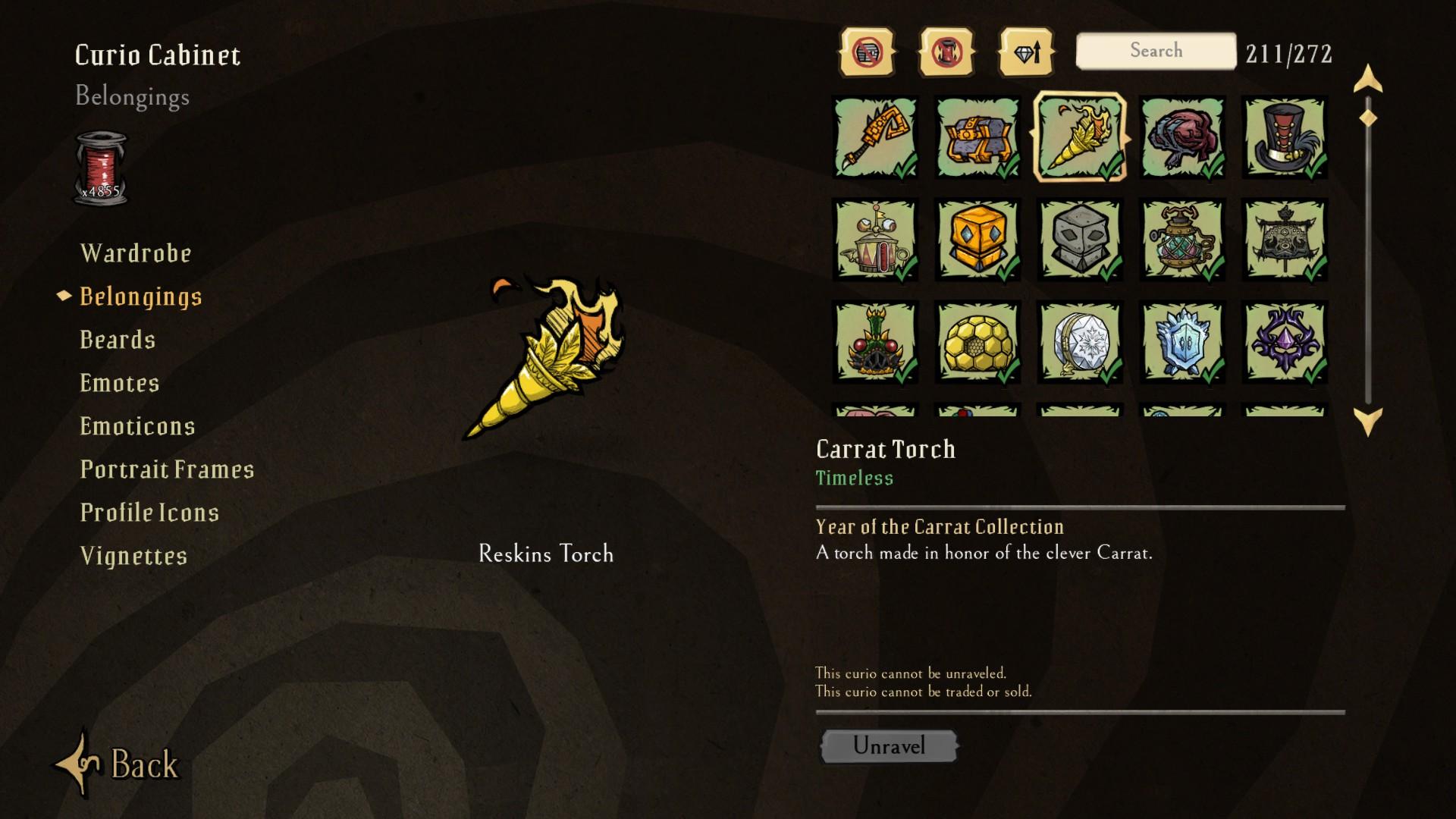Image resolution: width=1456 pixels, height=819 pixels.
Task: Select the orange gem cube skin
Action: 977,240
